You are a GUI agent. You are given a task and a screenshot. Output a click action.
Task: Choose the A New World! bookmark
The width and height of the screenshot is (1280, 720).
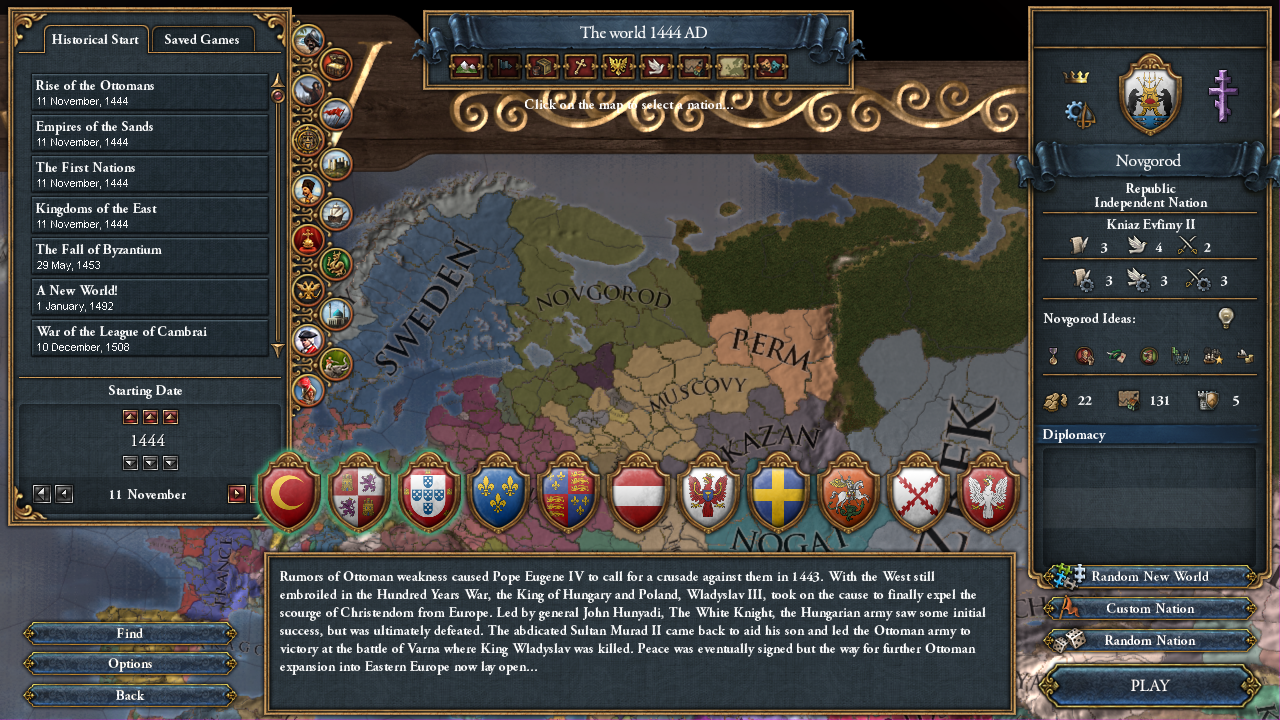pyautogui.click(x=150, y=297)
